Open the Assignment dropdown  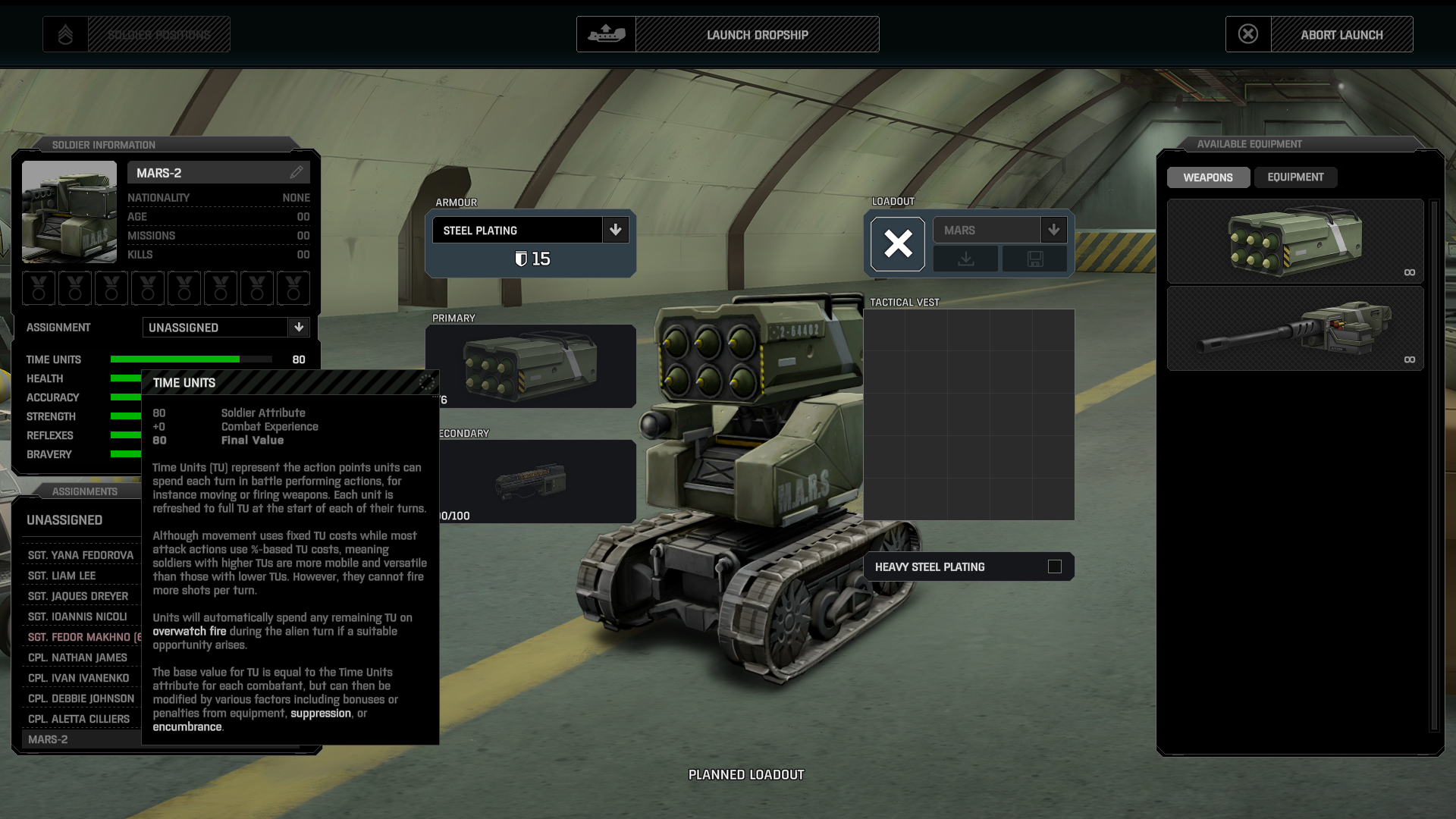click(299, 328)
